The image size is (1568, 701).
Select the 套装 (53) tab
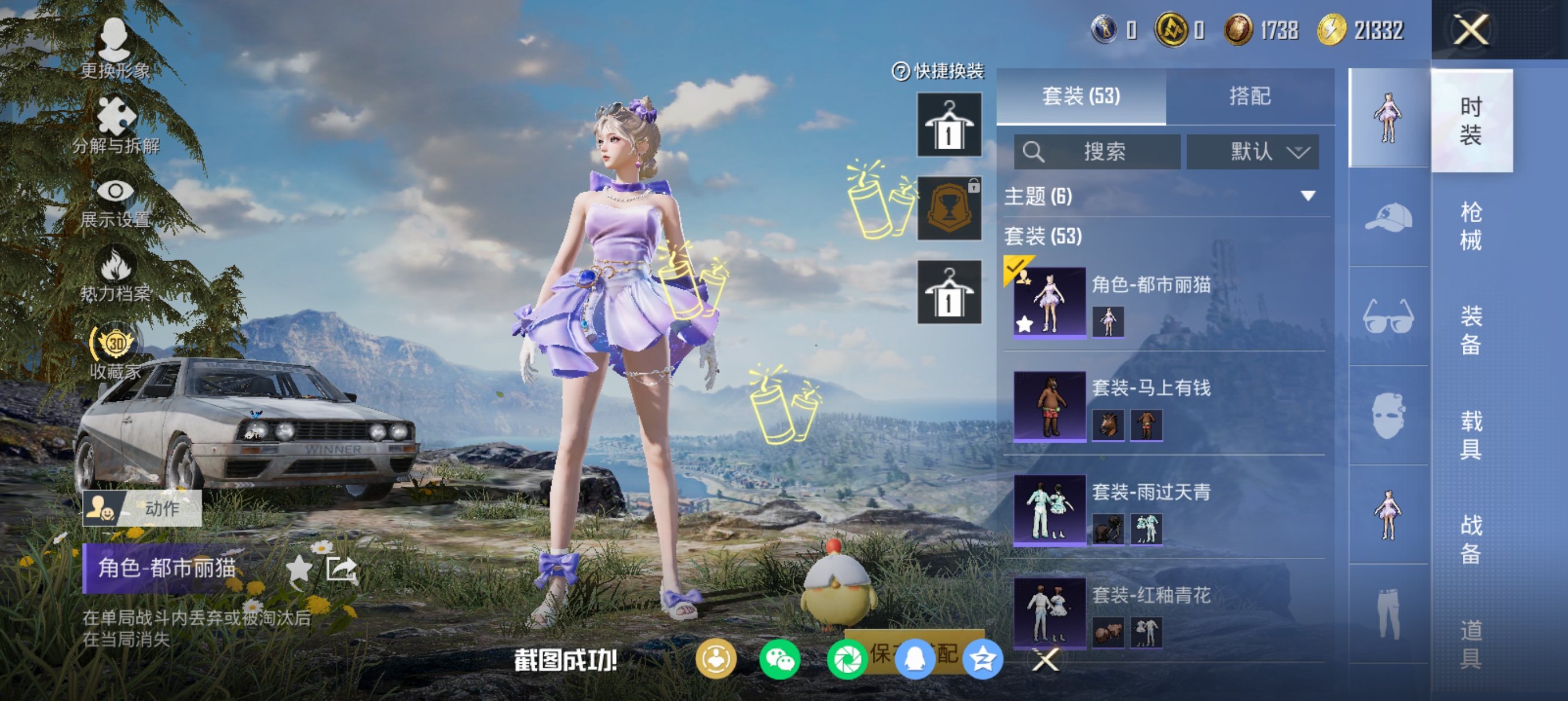click(x=1081, y=96)
